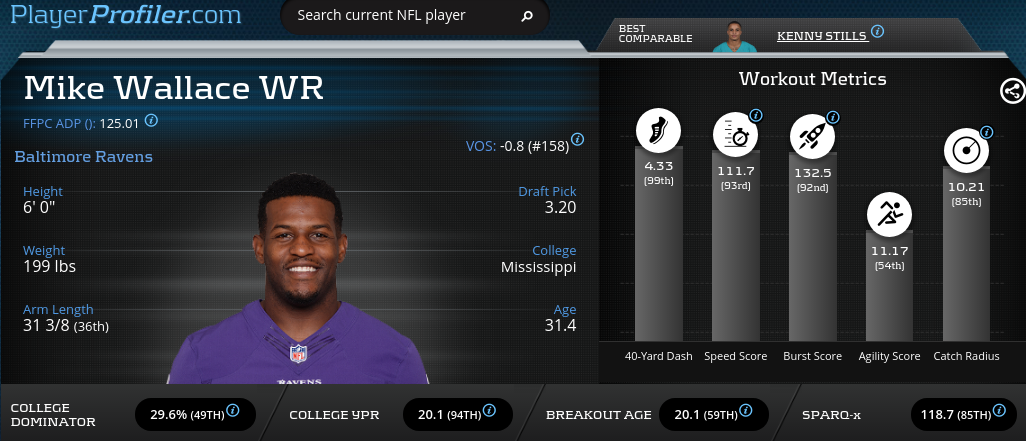
Task: Select the 40-Yard Dash shoe icon
Action: (658, 130)
